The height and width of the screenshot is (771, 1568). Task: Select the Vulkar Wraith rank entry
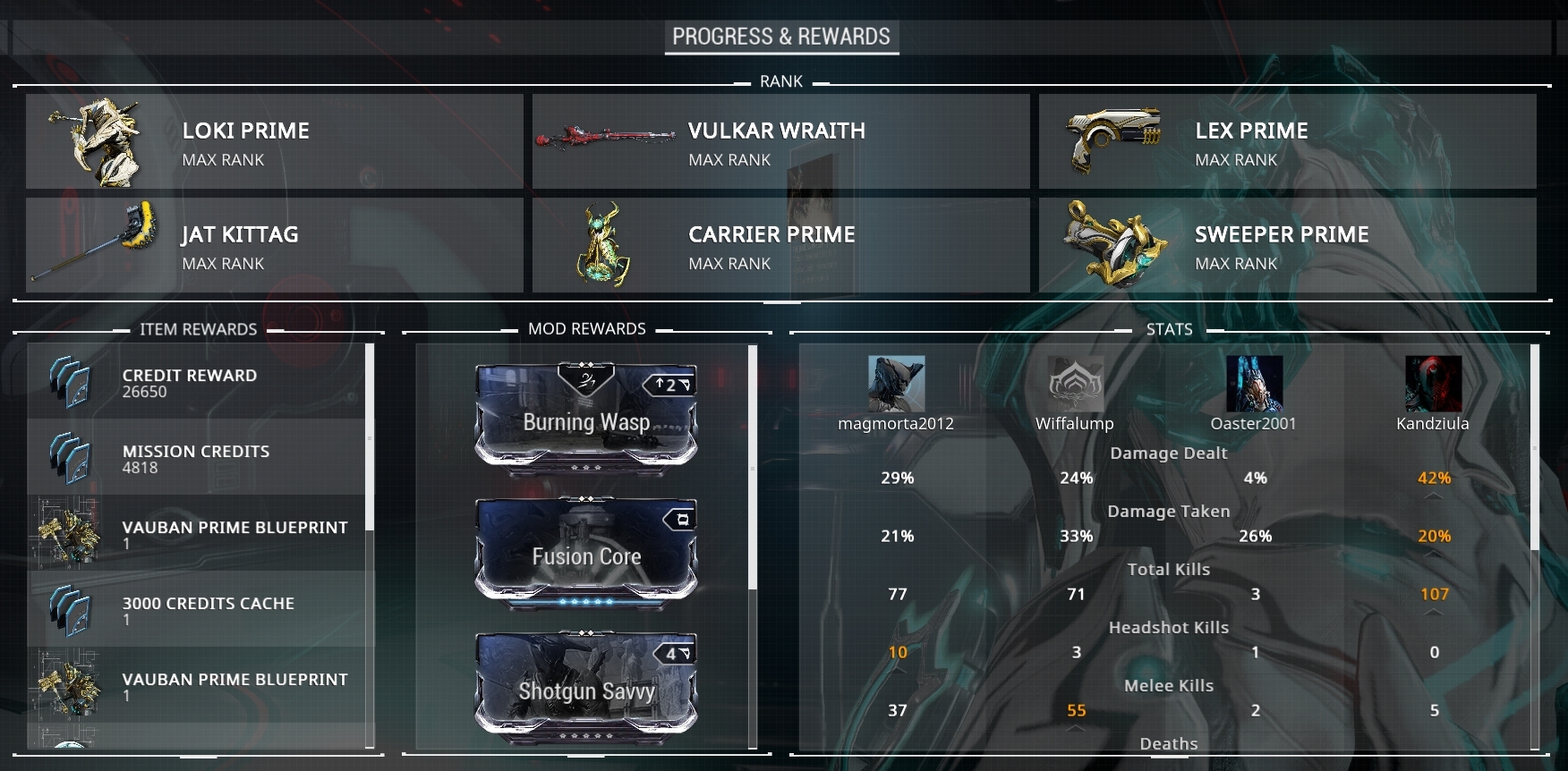(x=780, y=142)
